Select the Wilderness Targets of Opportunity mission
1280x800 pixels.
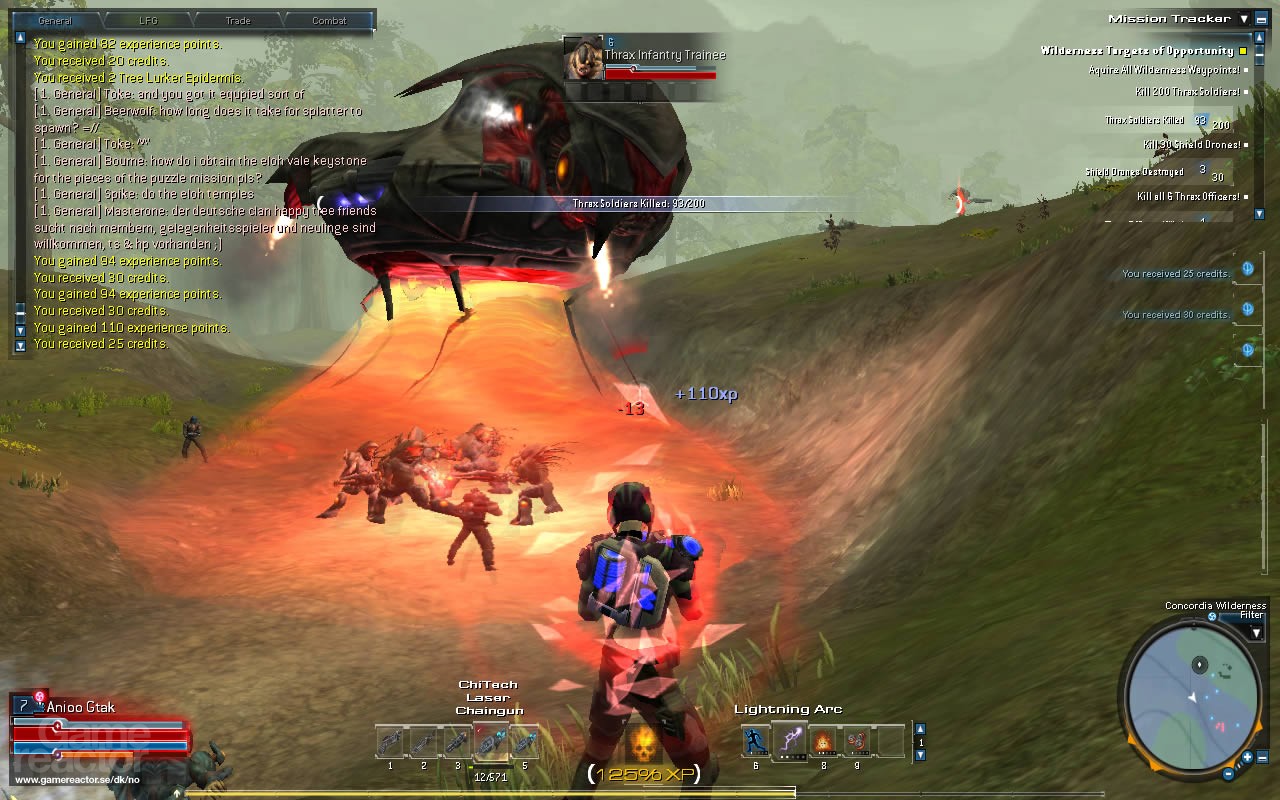pyautogui.click(x=1137, y=51)
